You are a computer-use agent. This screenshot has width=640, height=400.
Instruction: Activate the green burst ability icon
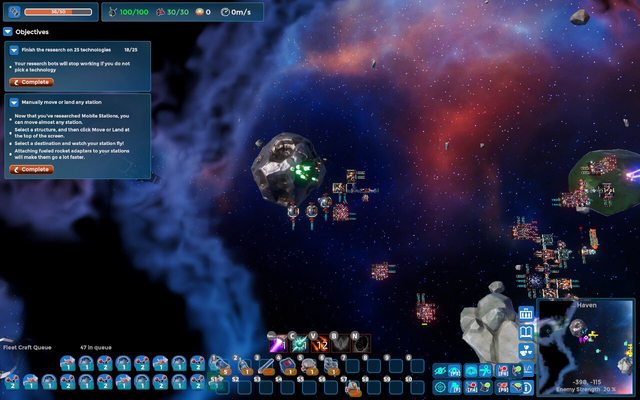pos(299,344)
